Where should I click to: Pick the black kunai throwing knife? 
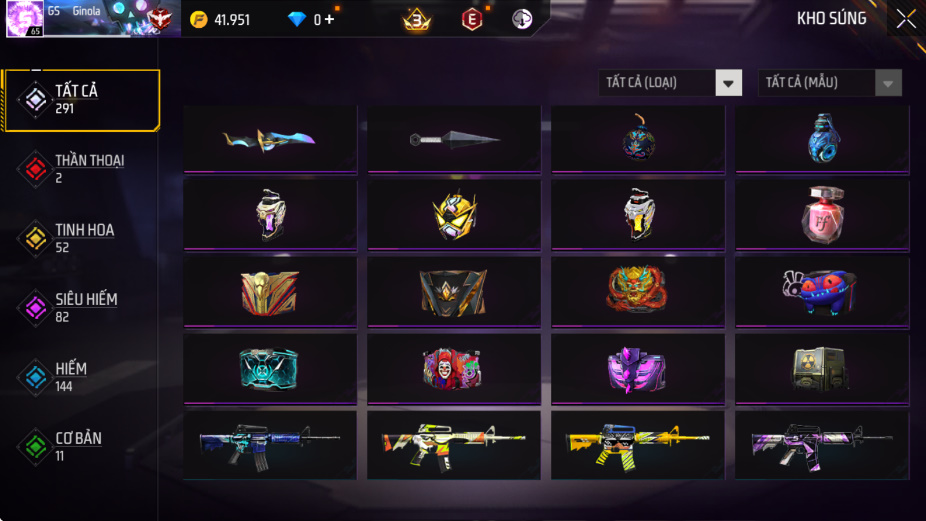(454, 139)
